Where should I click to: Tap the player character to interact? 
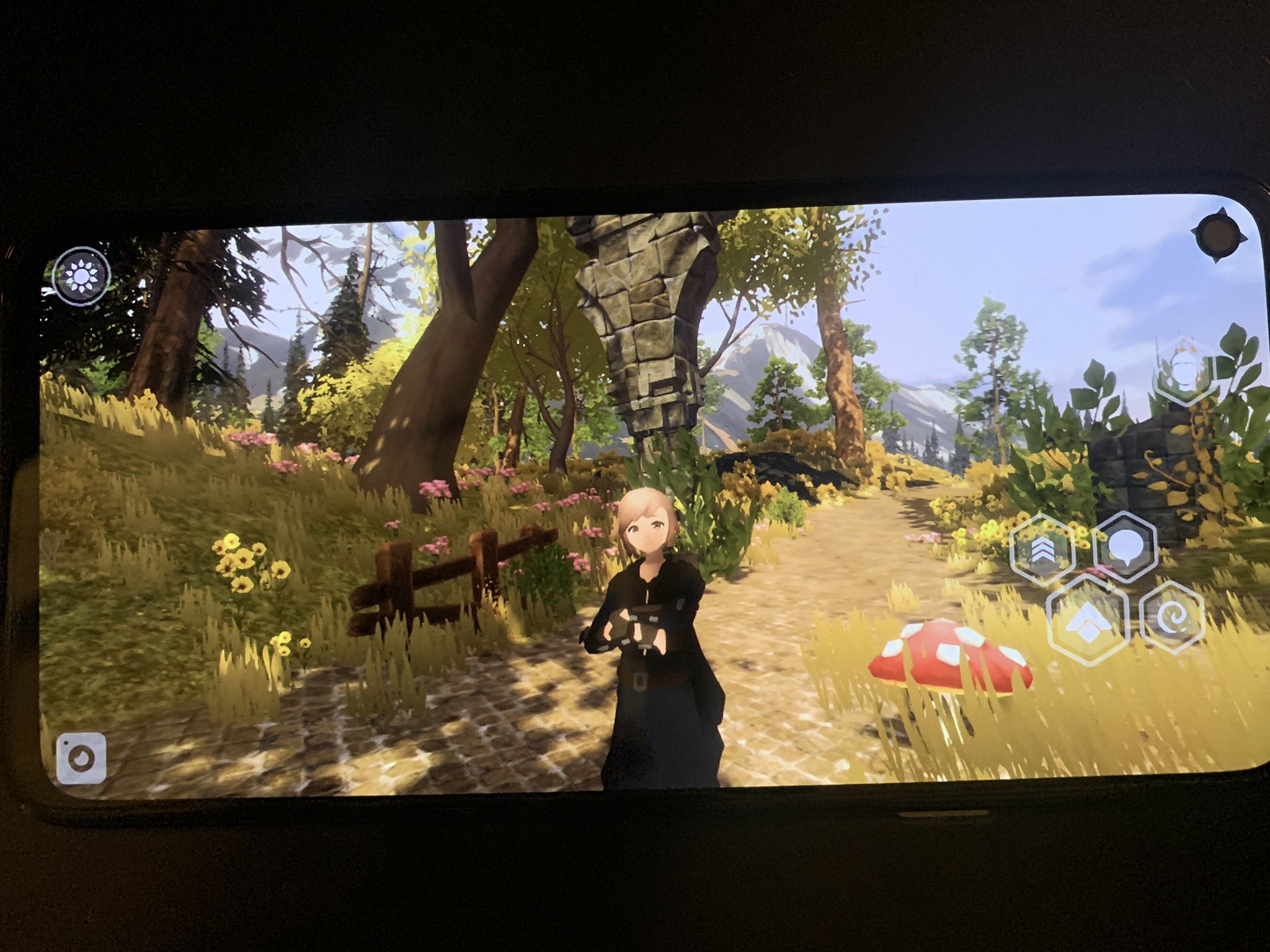[x=651, y=620]
